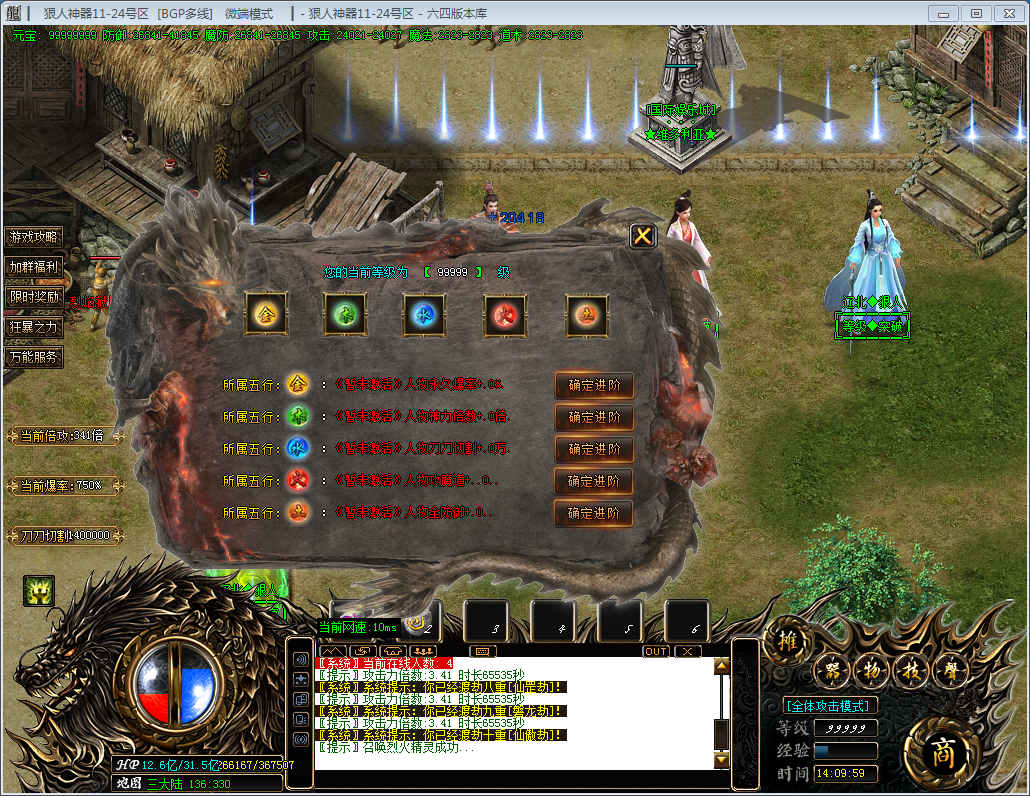The width and height of the screenshot is (1030, 796).
Task: Pick the fire element (火) orb tile
Action: [505, 314]
